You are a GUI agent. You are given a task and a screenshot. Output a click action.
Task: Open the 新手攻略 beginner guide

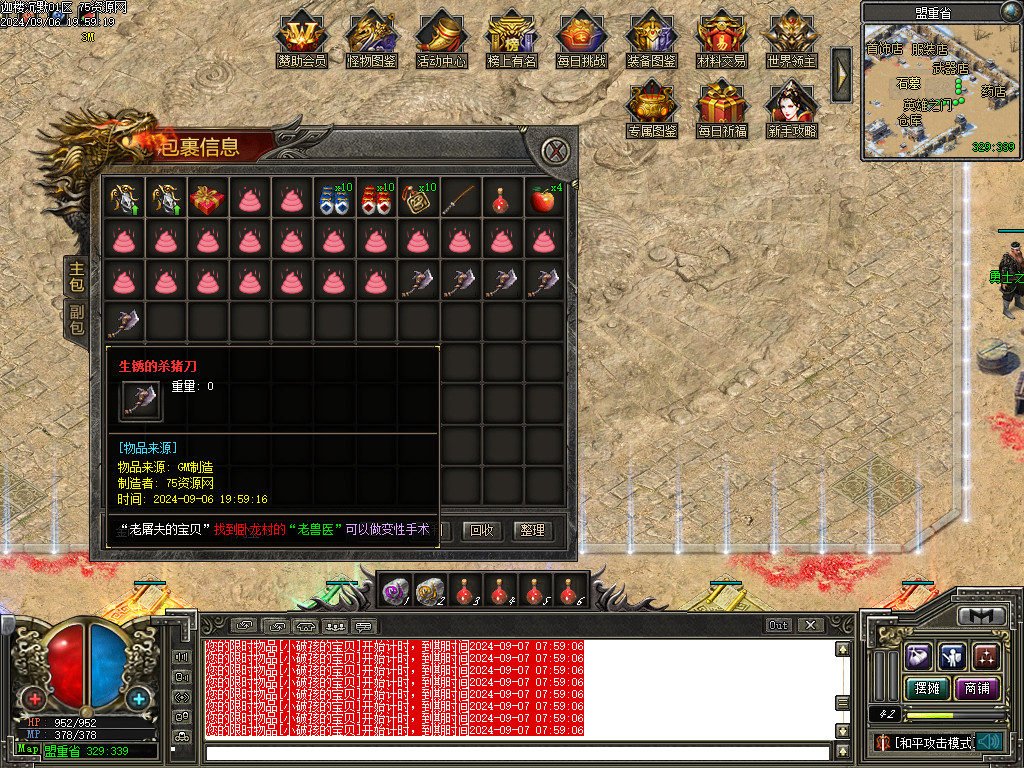tap(792, 106)
